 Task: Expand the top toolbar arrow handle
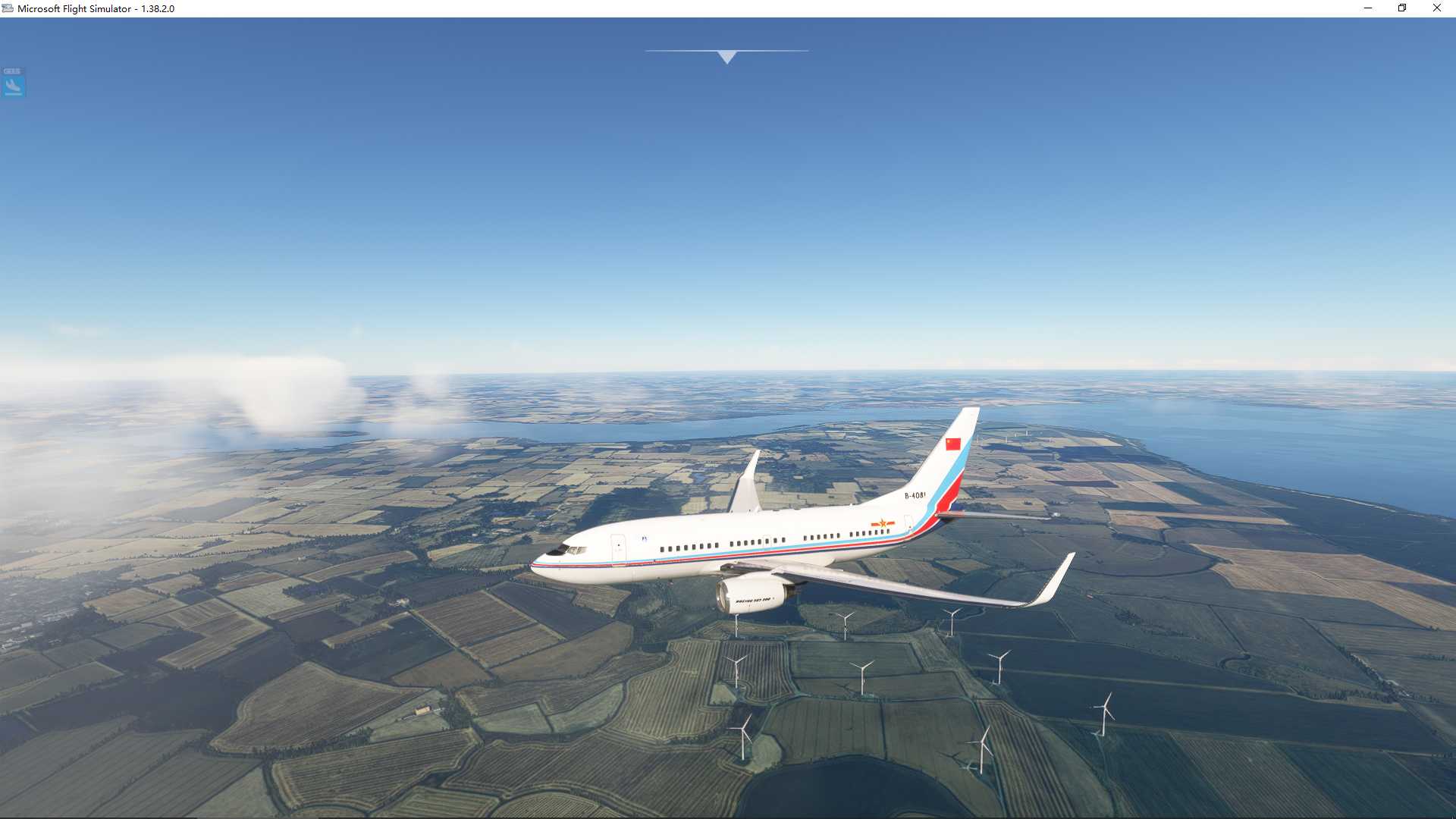[x=726, y=57]
